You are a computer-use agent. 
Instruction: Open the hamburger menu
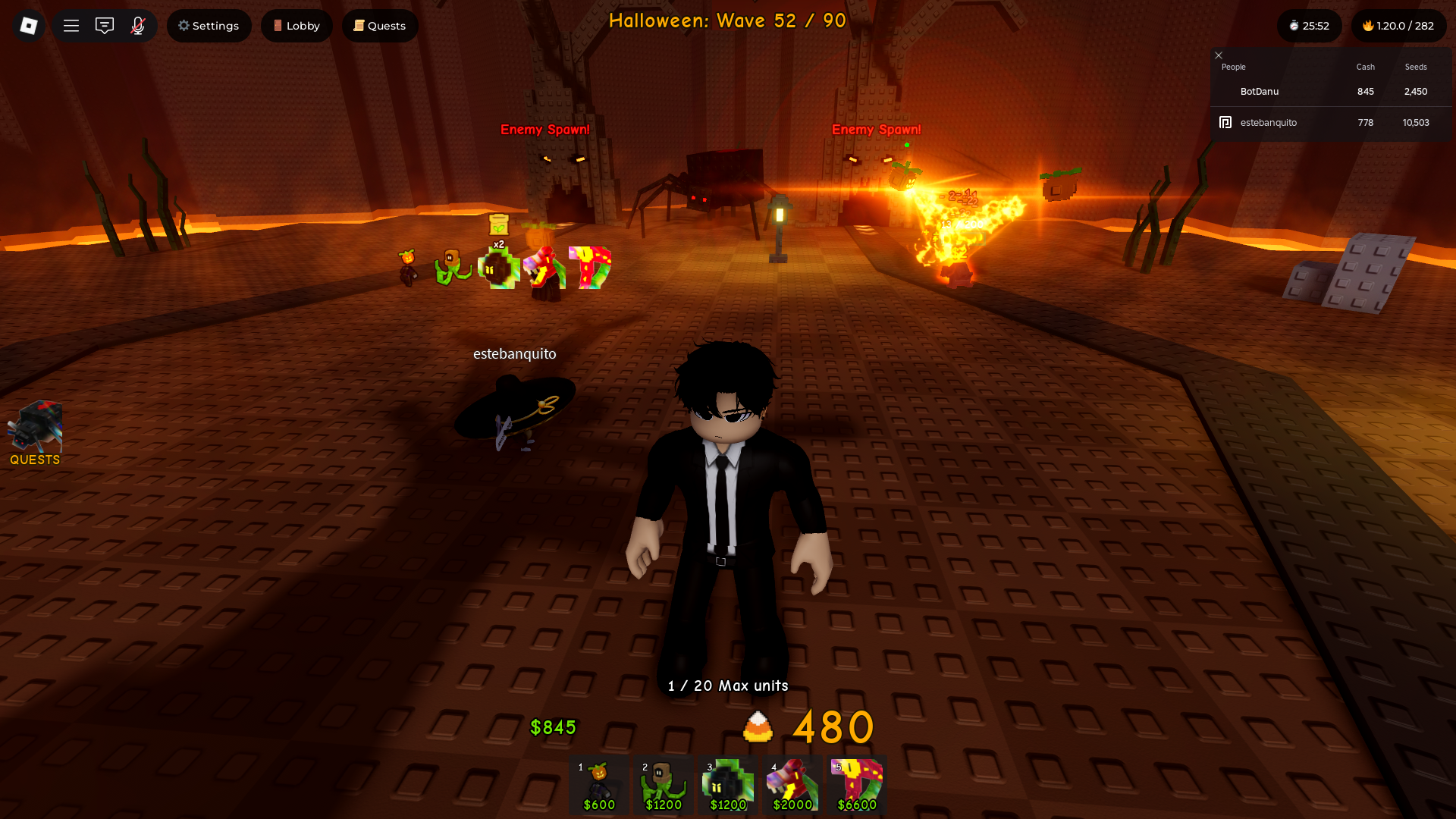tap(71, 26)
